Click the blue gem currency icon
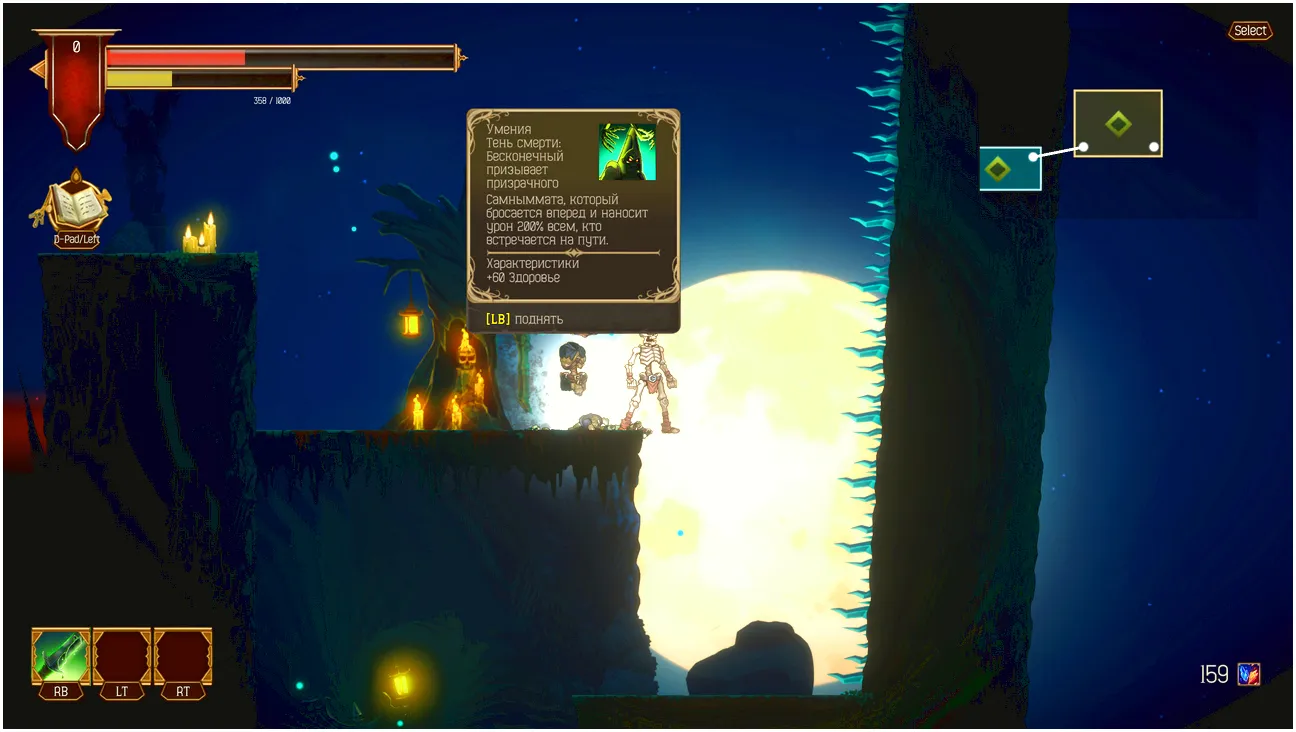 coord(1248,674)
